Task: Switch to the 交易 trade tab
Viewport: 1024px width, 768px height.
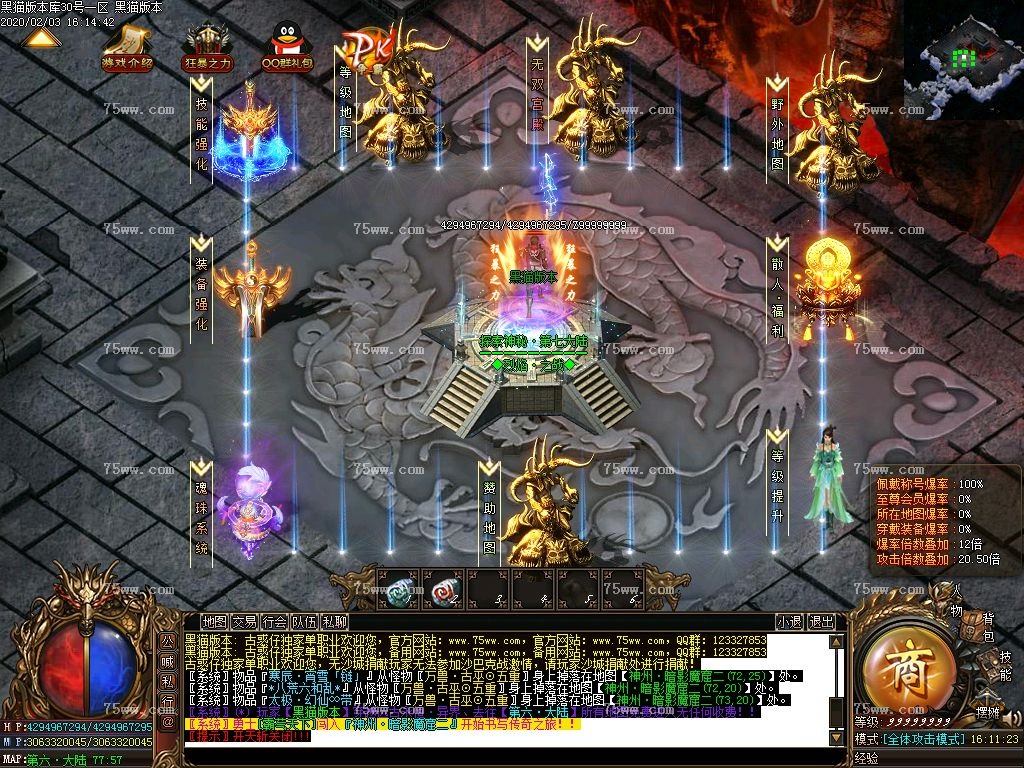Action: 244,622
